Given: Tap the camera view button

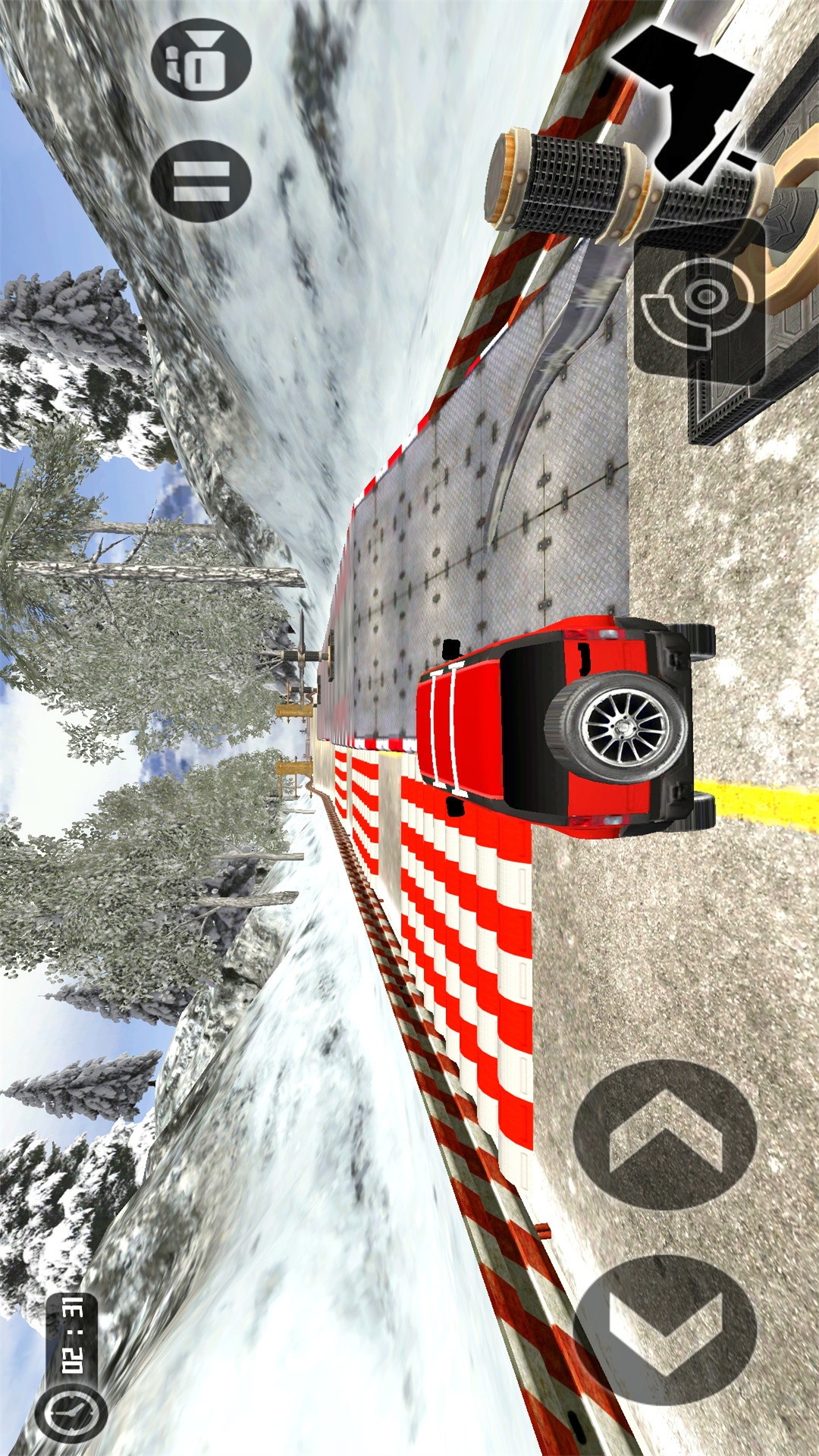Looking at the screenshot, I should 201,61.
